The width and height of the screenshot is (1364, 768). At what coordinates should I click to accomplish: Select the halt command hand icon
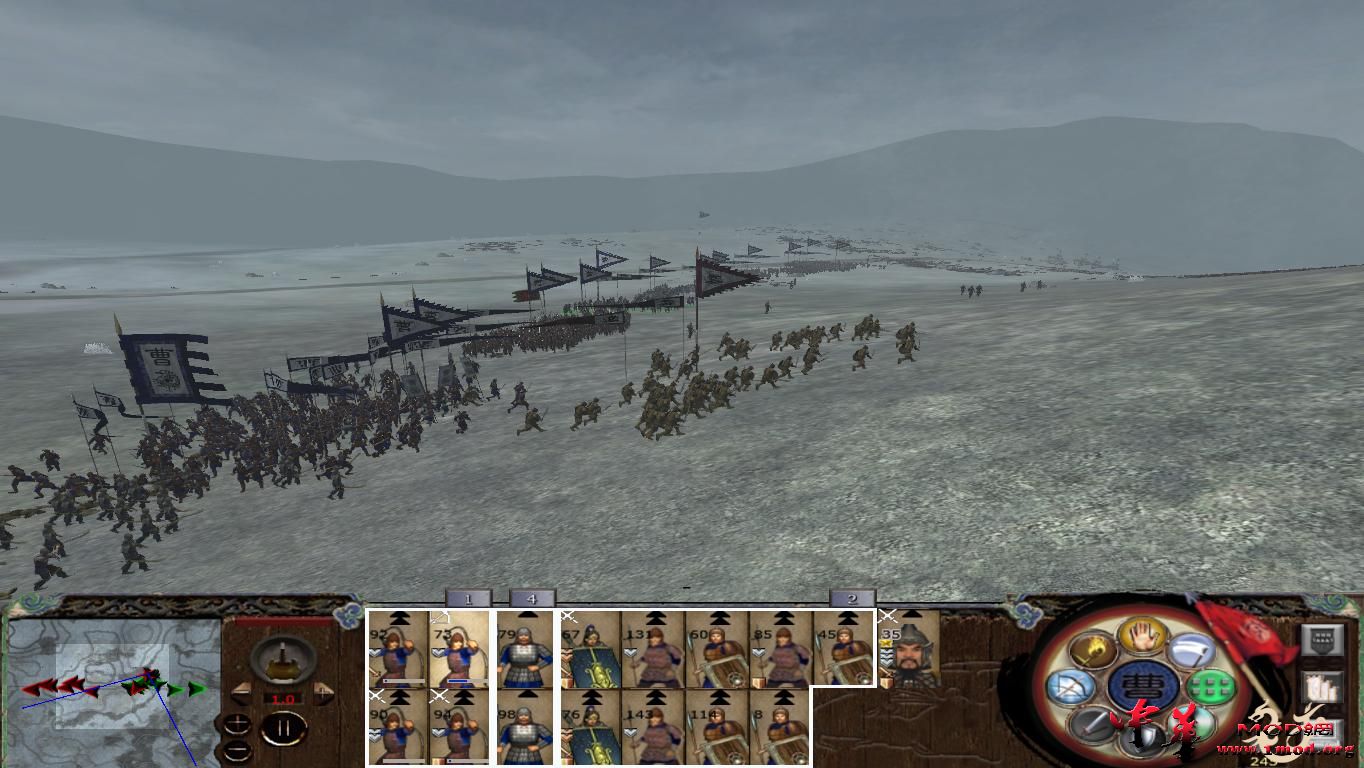pyautogui.click(x=1141, y=638)
